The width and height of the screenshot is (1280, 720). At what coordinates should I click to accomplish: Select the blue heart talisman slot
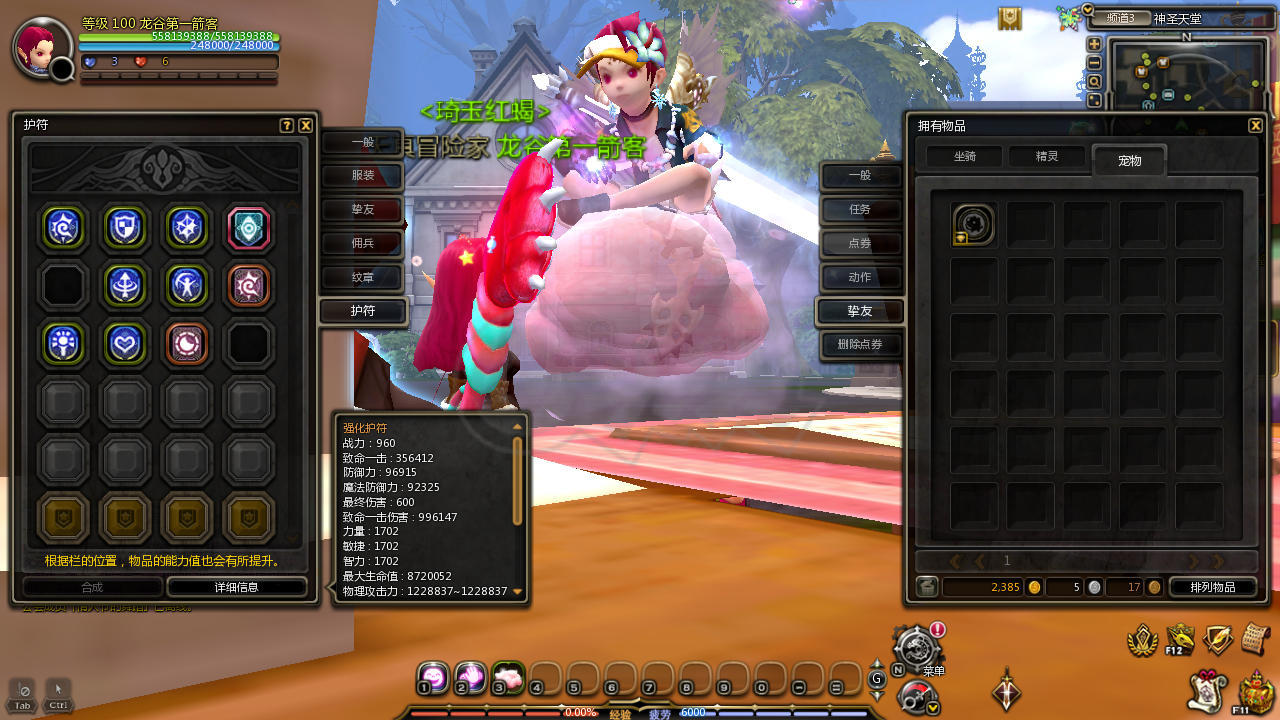[125, 344]
